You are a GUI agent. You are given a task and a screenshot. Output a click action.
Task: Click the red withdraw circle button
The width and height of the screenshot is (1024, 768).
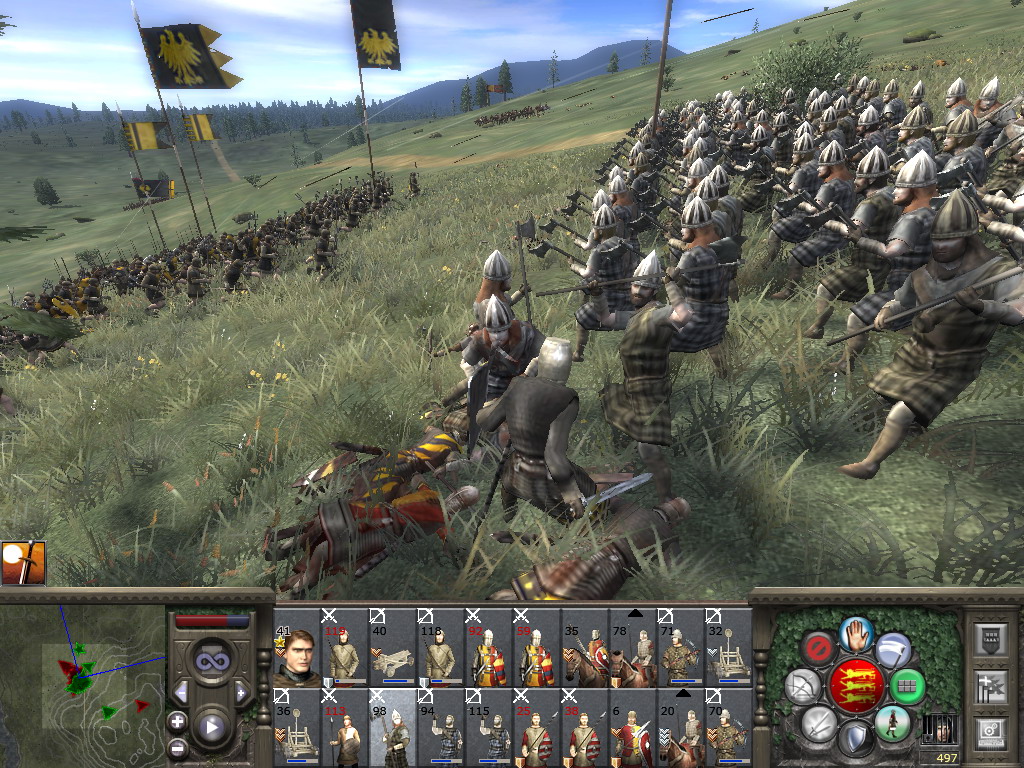818,648
